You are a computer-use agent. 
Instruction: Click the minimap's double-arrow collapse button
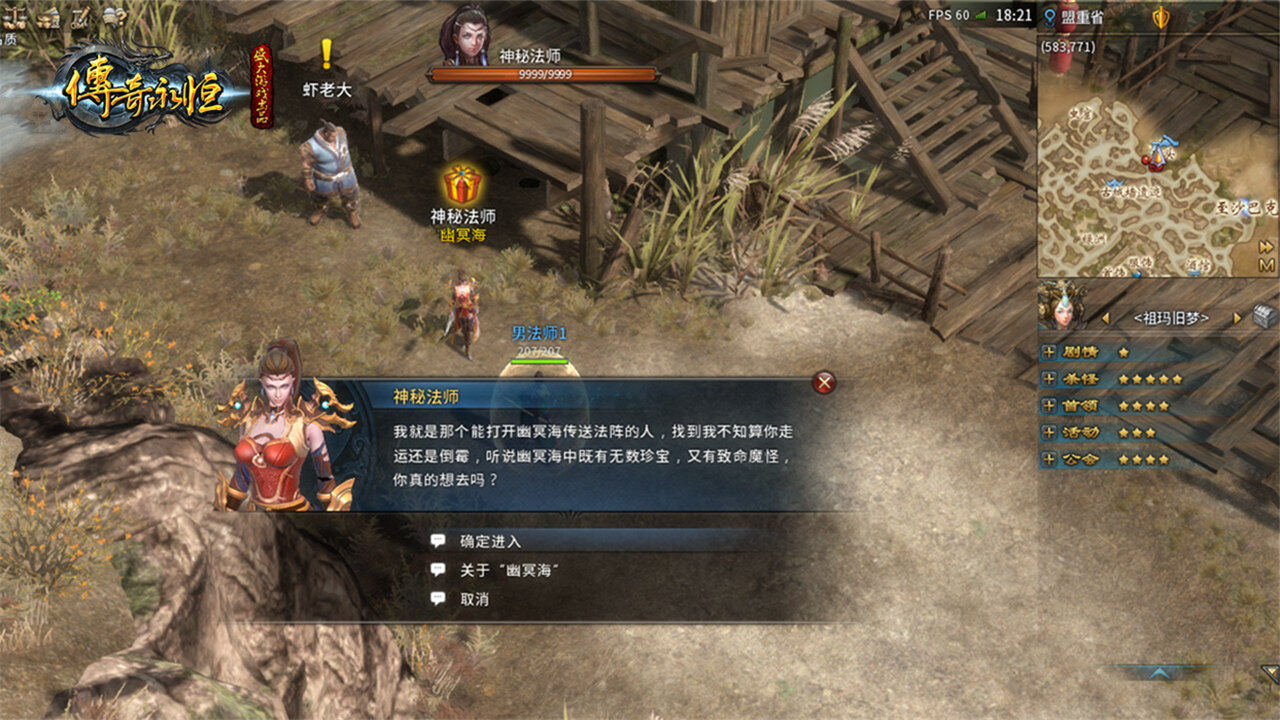coord(1266,246)
